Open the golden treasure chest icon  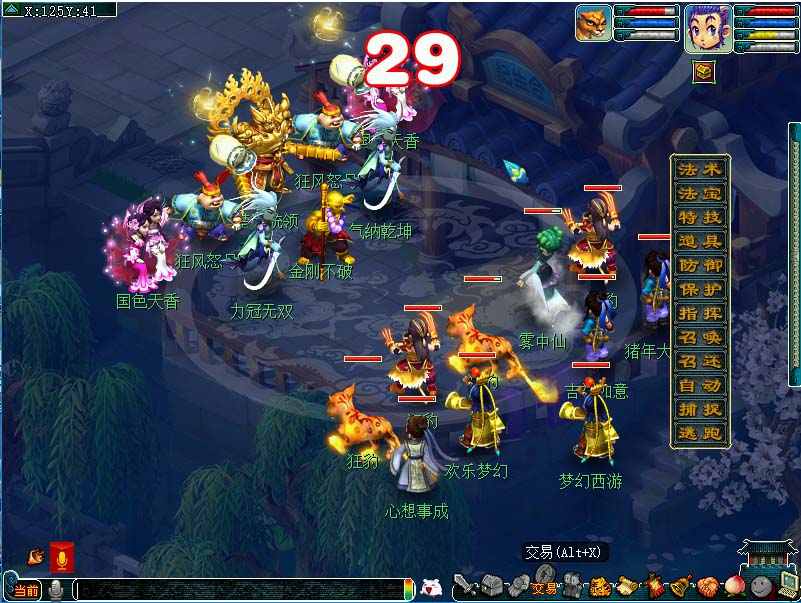click(704, 70)
